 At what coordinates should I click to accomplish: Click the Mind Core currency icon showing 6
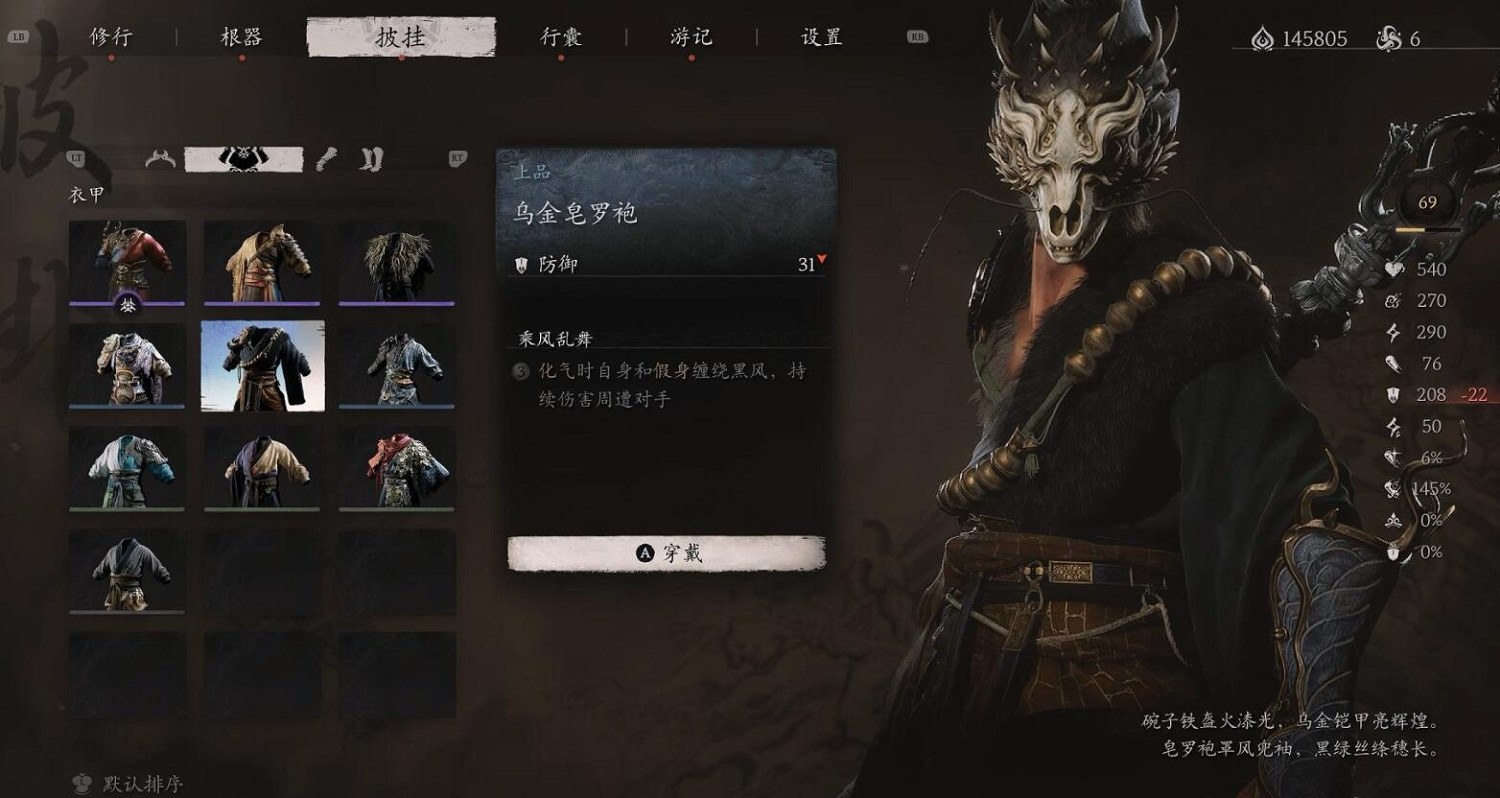(x=1386, y=39)
